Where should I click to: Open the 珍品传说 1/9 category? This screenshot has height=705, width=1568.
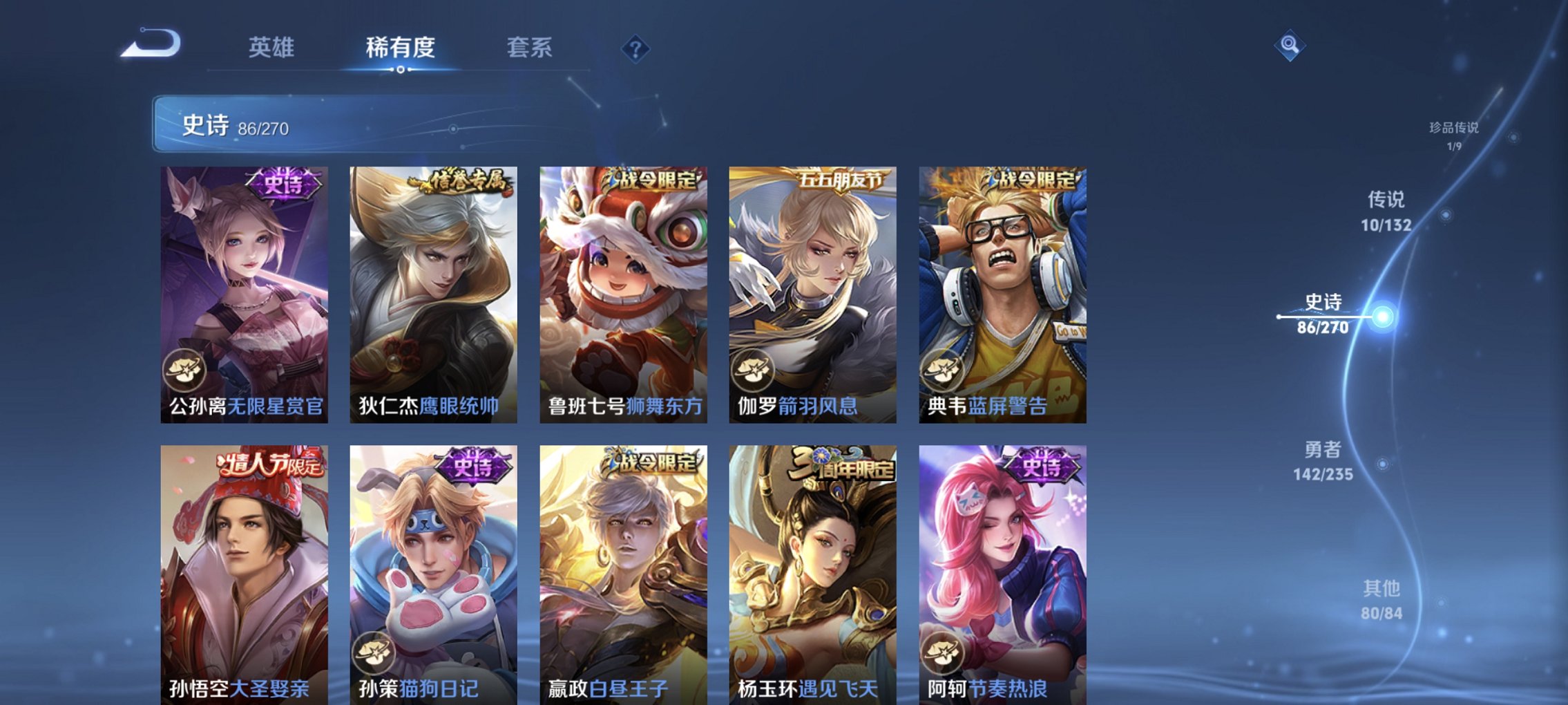pos(1453,135)
